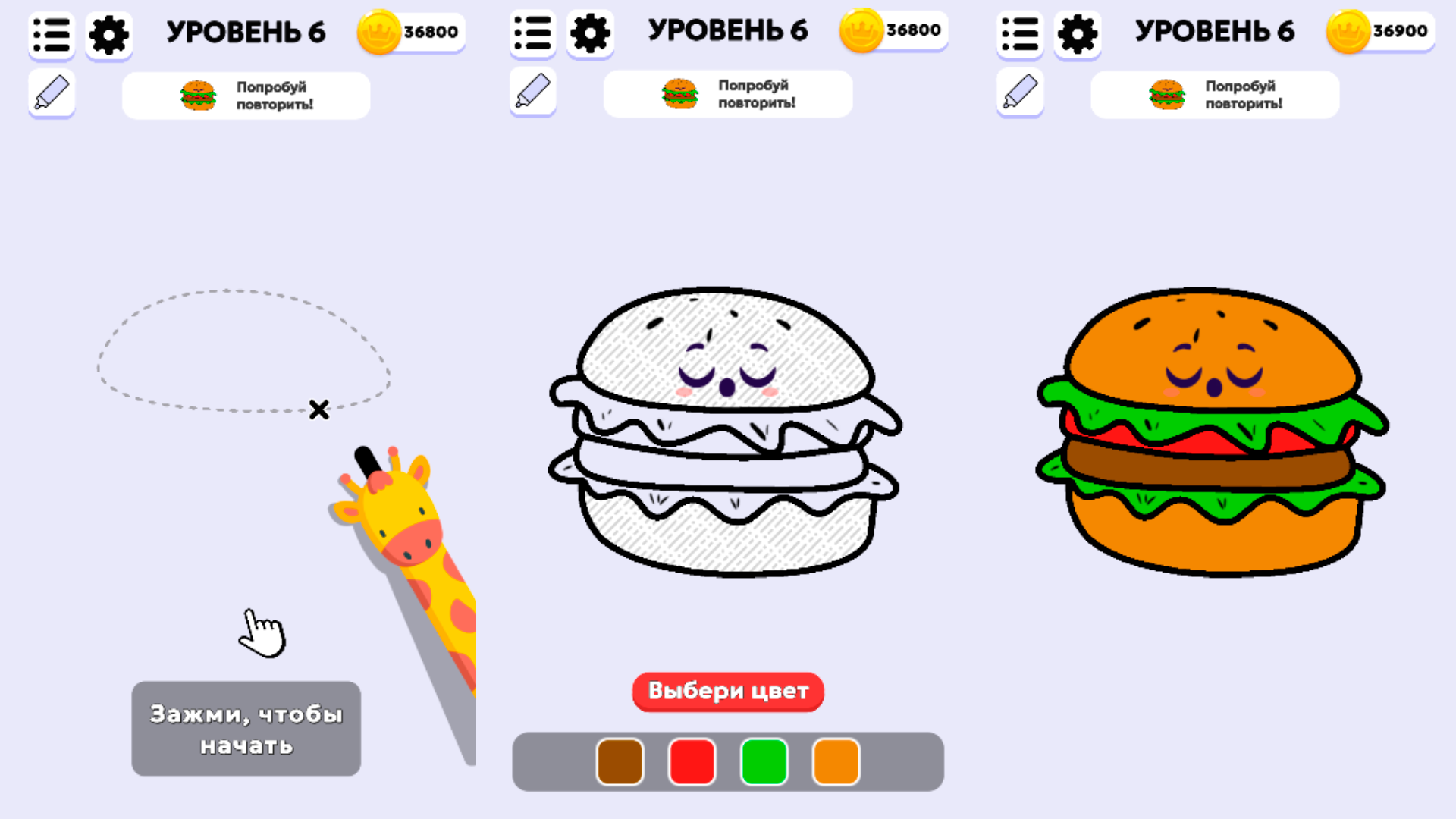The image size is (1456, 819).
Task: Click the burger icon in the 'Попробуй повторить' banner
Action: coord(199,94)
